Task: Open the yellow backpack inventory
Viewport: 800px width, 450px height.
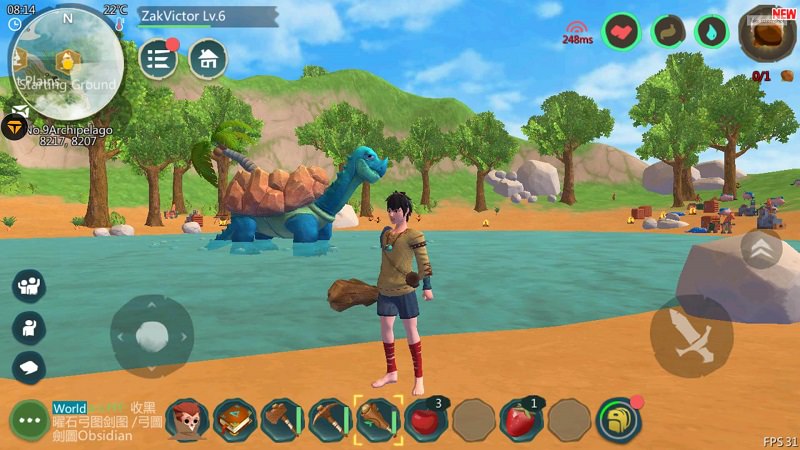Action: pos(618,420)
